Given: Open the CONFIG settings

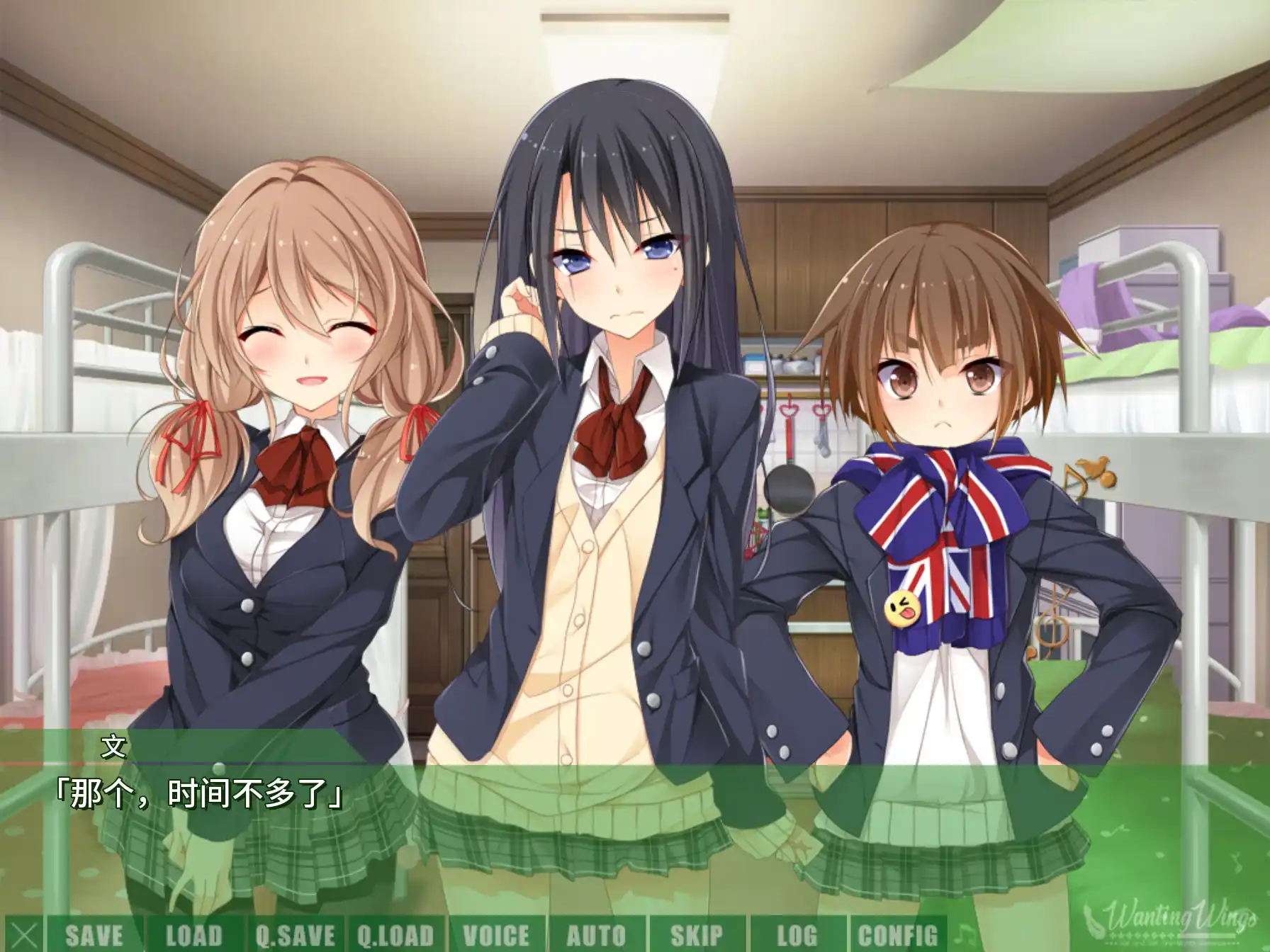Looking at the screenshot, I should pos(897,934).
